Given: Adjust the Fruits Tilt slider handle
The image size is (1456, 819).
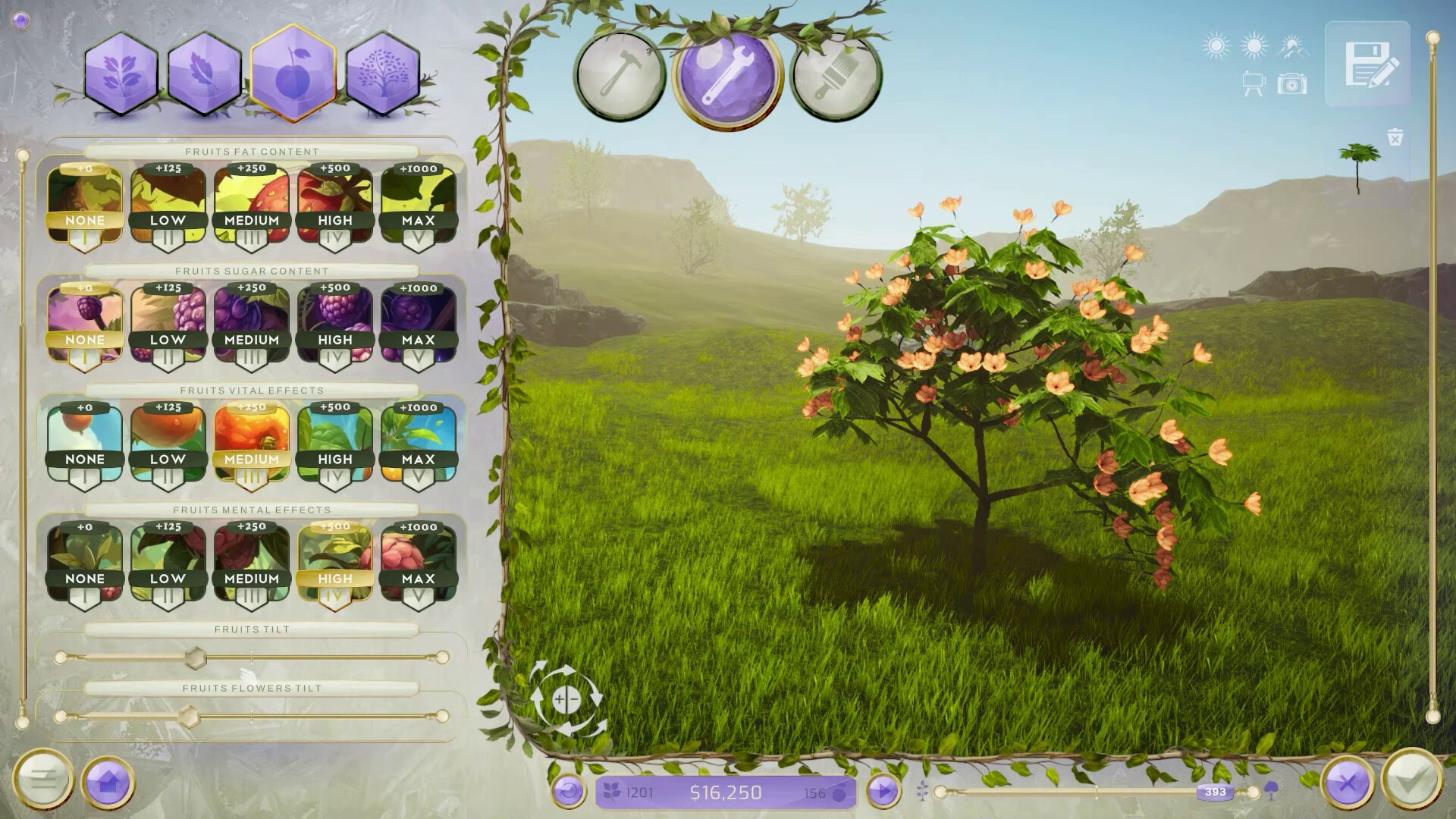Looking at the screenshot, I should pyautogui.click(x=196, y=659).
